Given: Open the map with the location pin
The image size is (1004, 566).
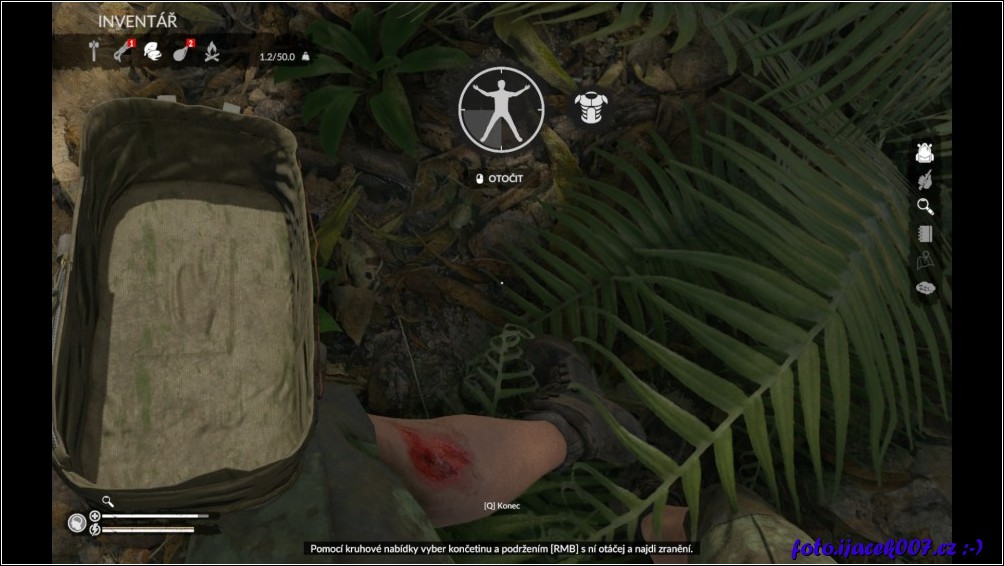Looking at the screenshot, I should 926,261.
